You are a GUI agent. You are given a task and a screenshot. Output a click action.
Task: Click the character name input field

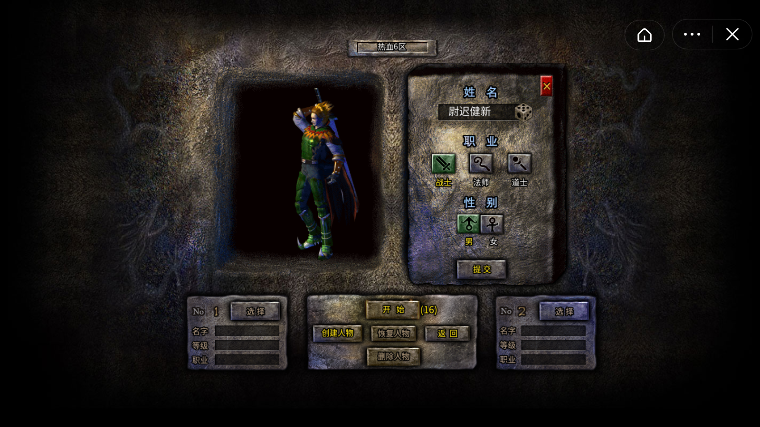(x=475, y=112)
